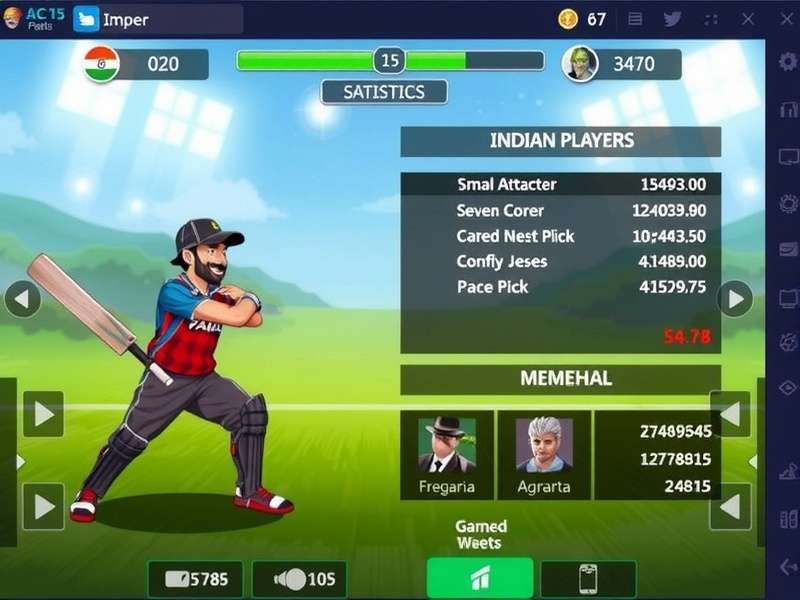The image size is (800, 600).
Task: Click the opponent avatar showing 3470
Action: [x=580, y=64]
